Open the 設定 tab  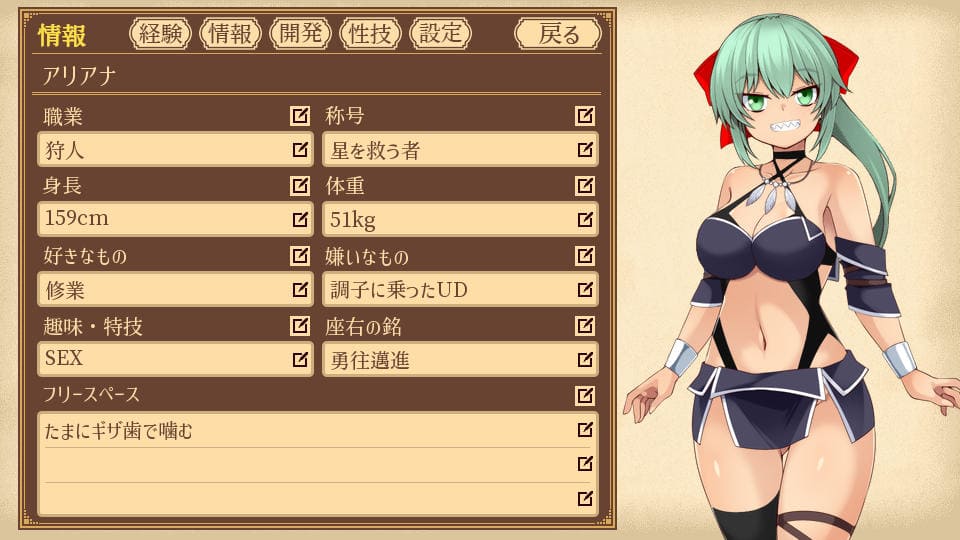440,34
